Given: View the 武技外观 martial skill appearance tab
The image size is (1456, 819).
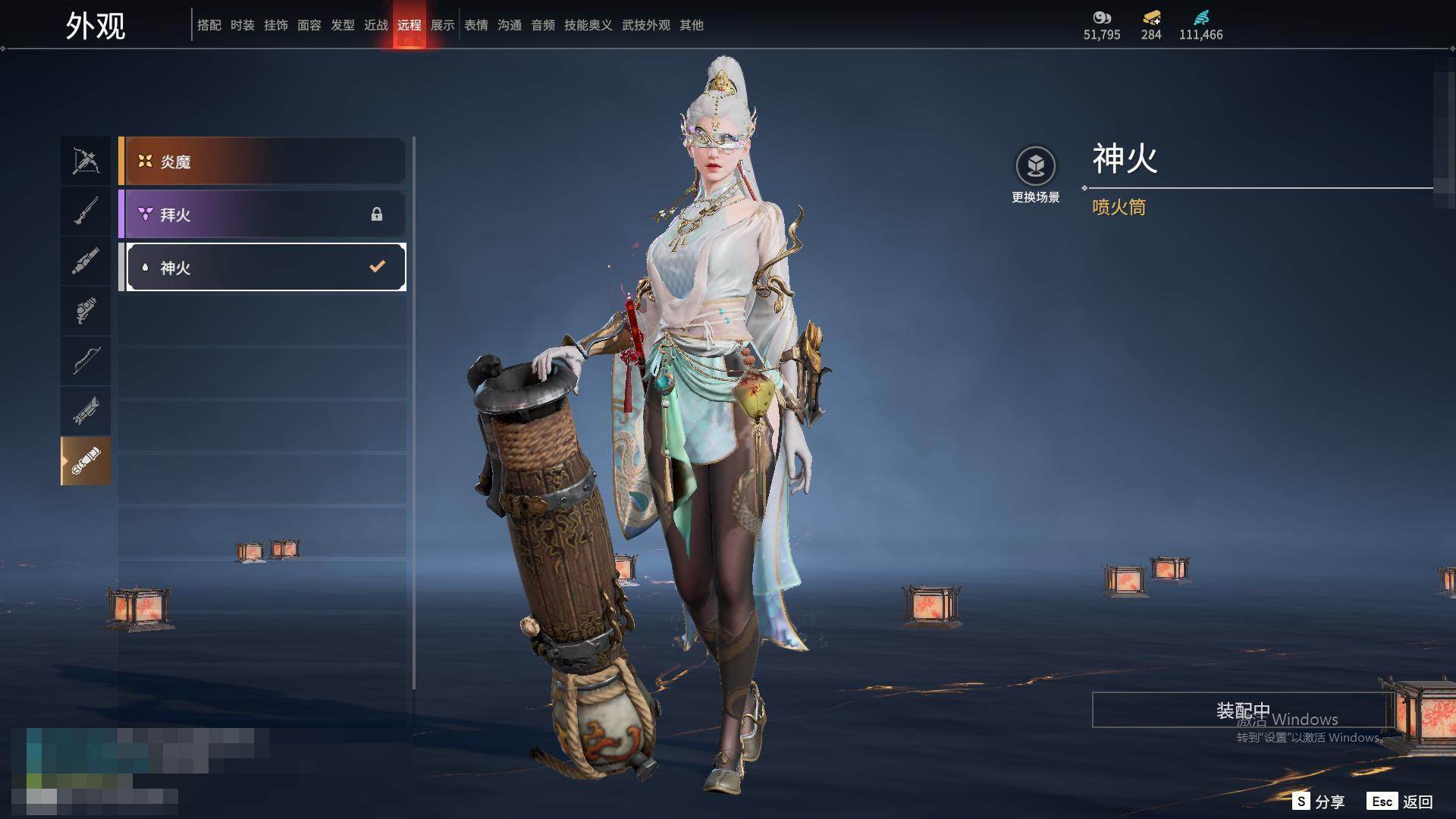Looking at the screenshot, I should 646,25.
